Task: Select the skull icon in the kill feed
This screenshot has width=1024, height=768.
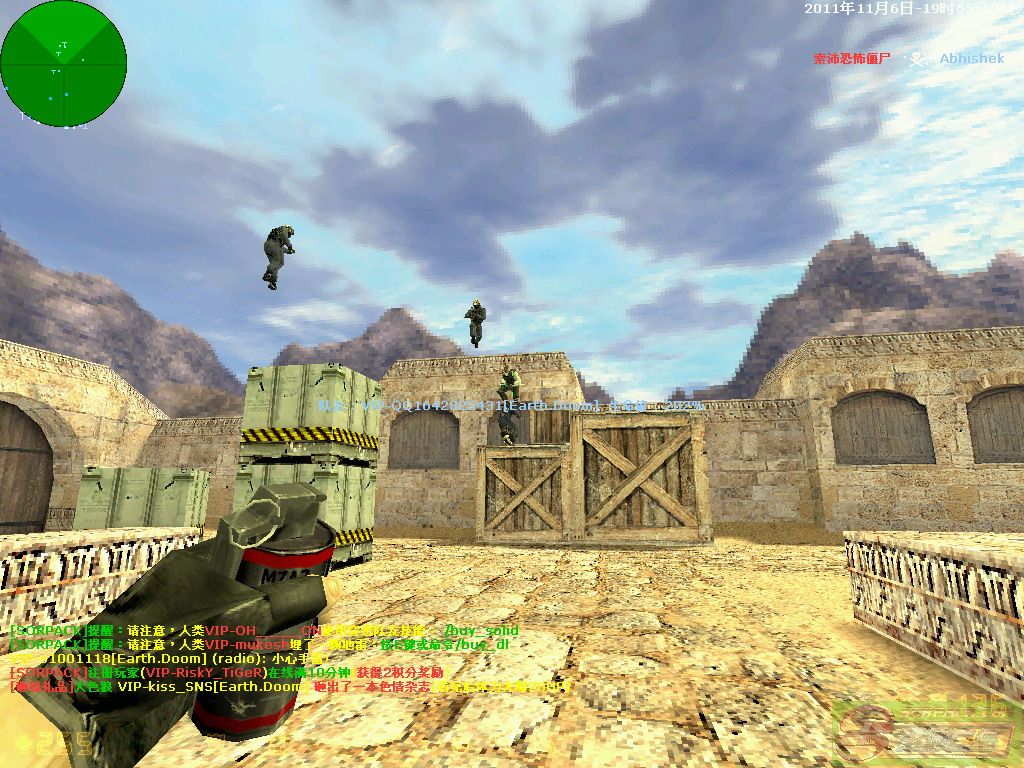Action: tap(914, 59)
